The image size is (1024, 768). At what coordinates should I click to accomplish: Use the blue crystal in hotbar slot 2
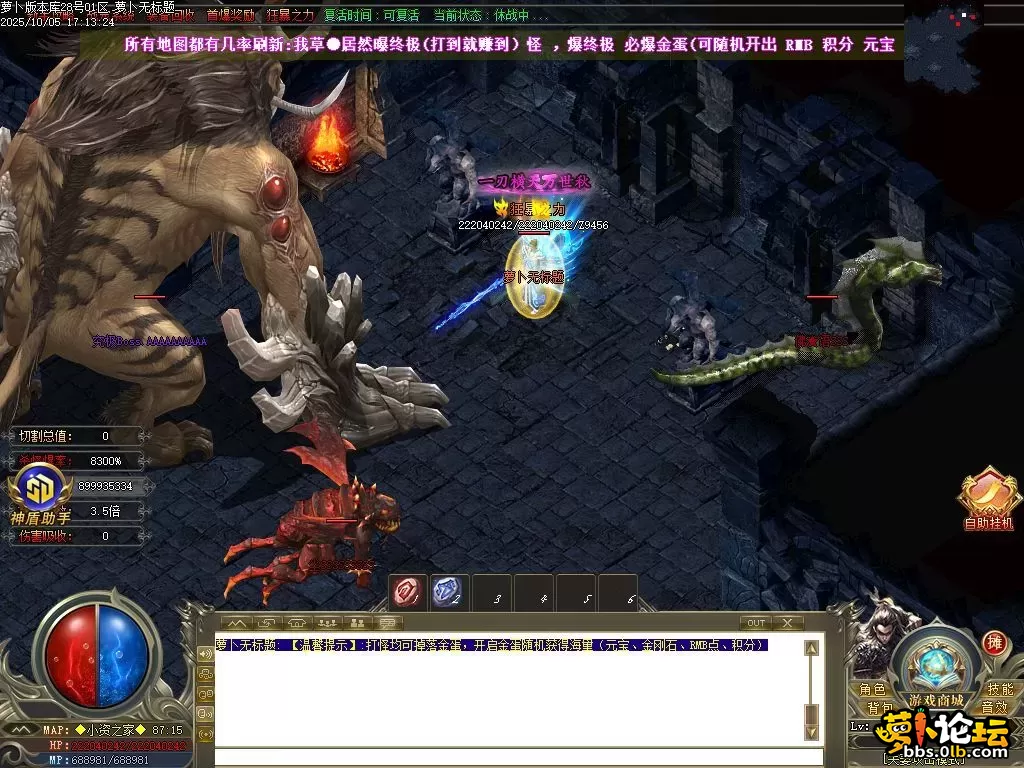tap(447, 593)
